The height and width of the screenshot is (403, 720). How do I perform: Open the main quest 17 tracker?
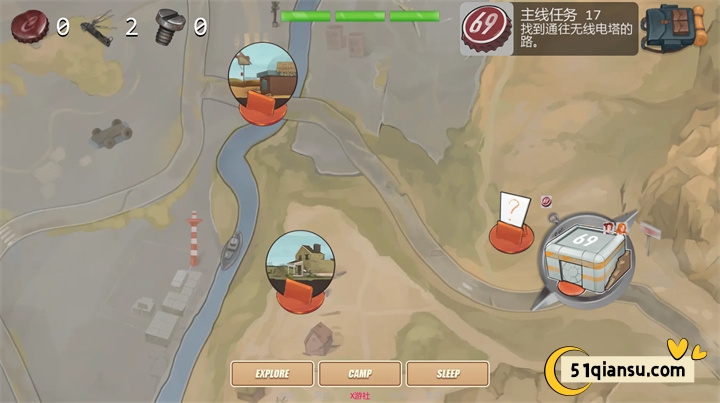click(550, 28)
